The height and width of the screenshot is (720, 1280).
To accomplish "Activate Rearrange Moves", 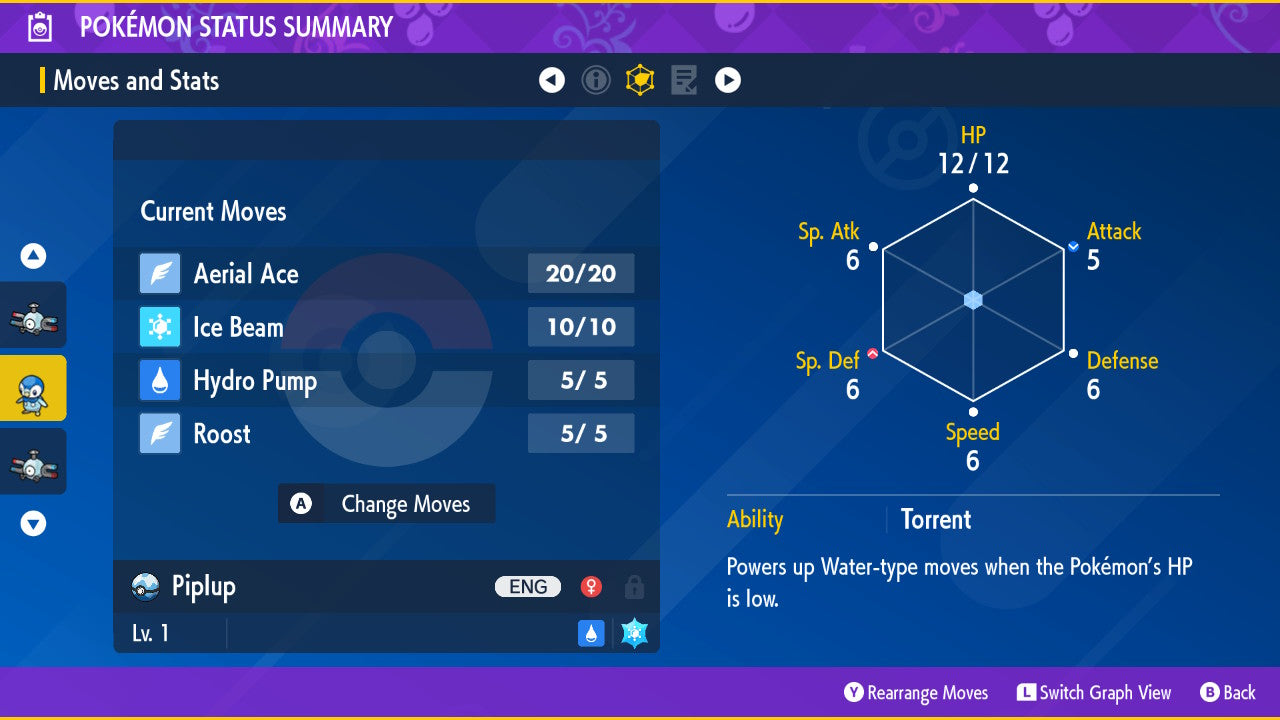I will [916, 693].
